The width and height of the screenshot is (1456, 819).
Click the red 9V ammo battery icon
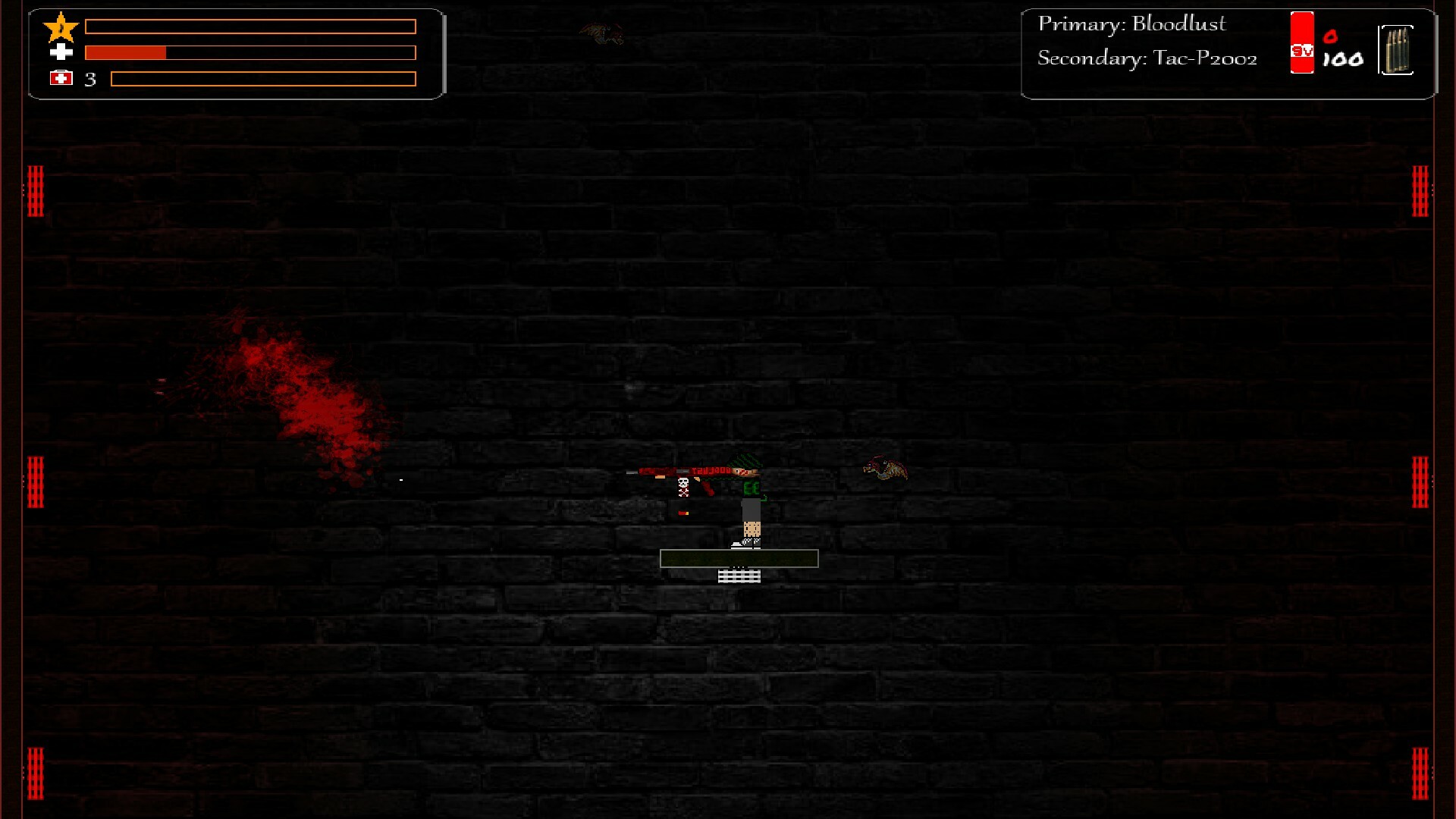1301,45
